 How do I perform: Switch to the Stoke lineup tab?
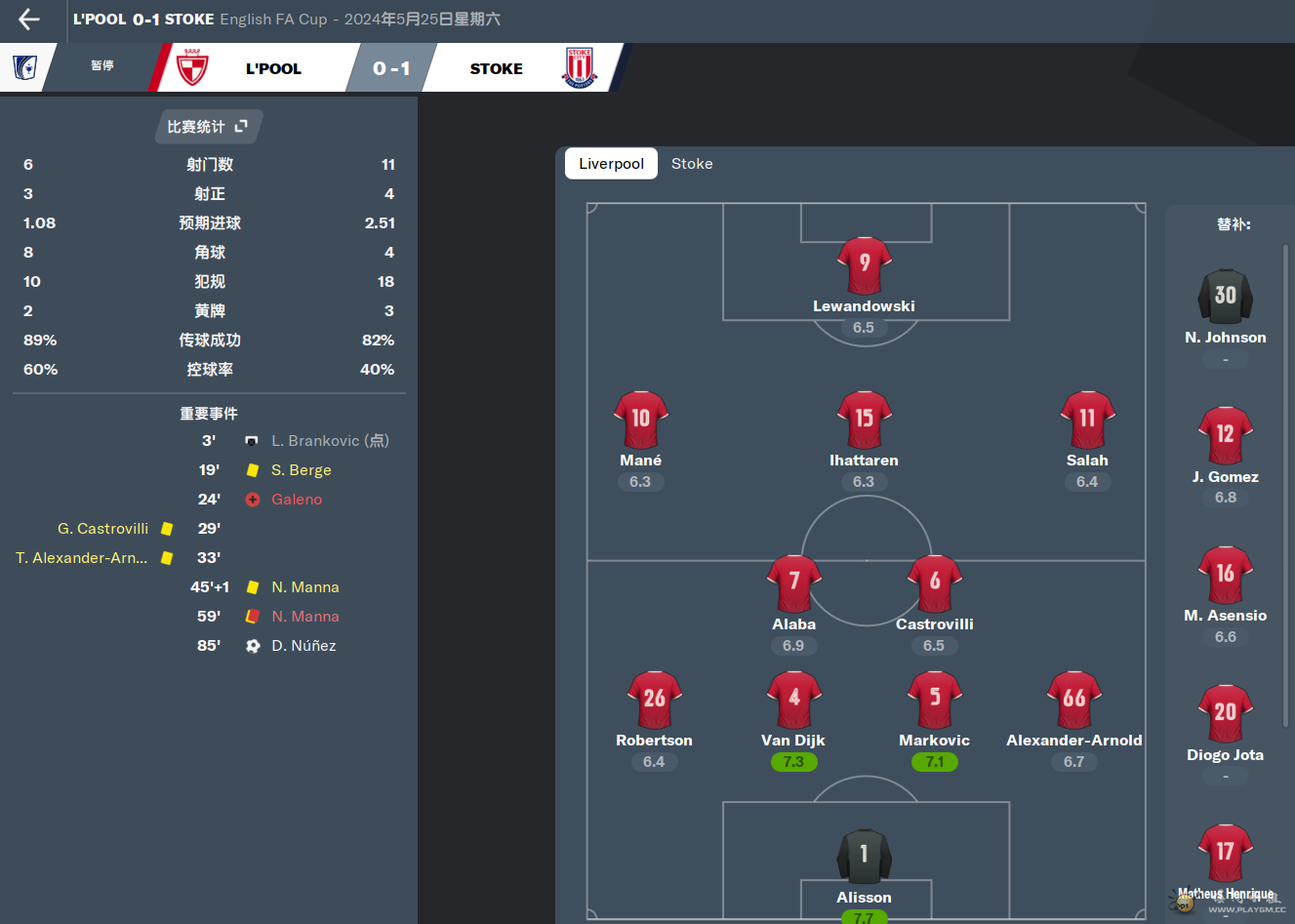(692, 164)
